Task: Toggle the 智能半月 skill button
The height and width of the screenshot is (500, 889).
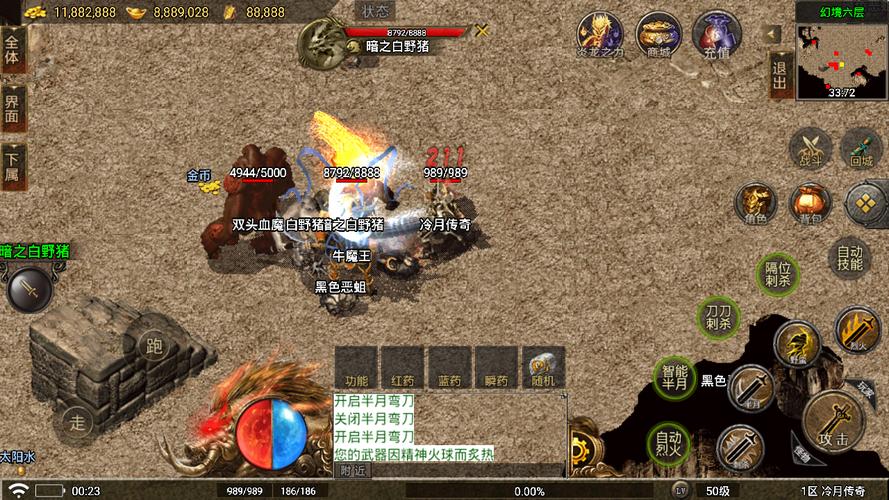Action: [676, 377]
